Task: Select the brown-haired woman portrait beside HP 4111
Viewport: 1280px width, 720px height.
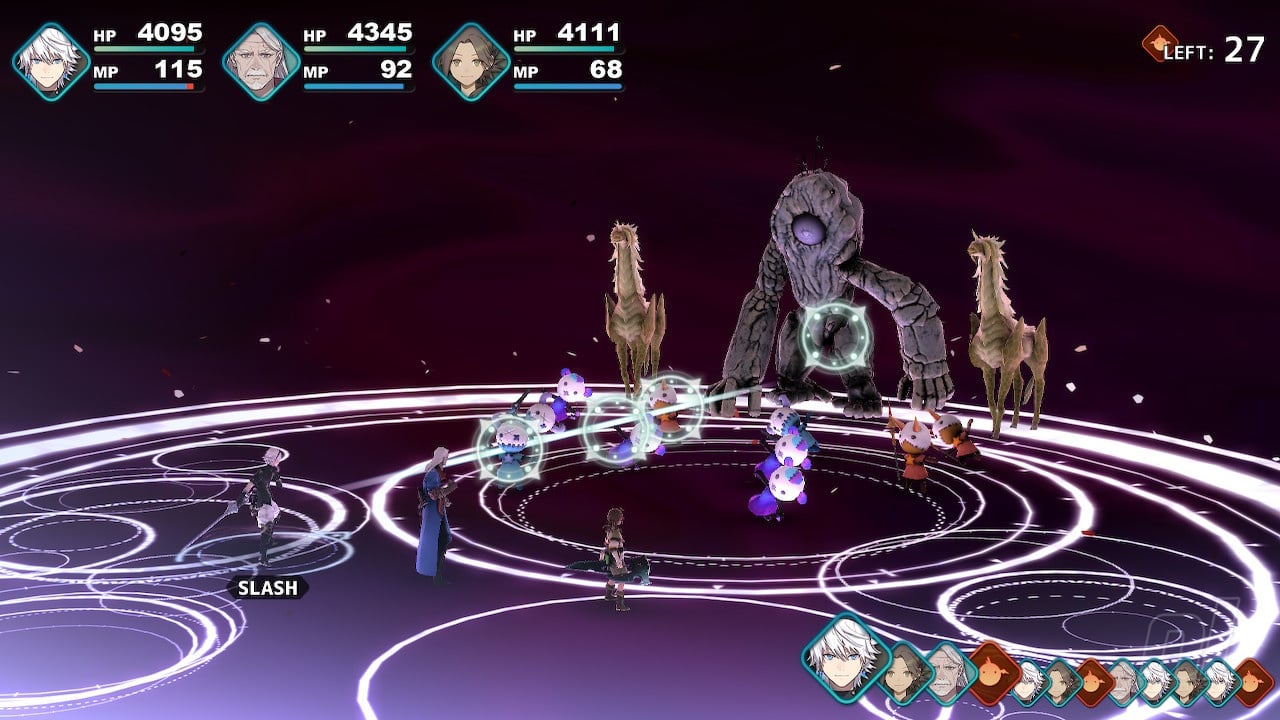Action: pos(471,62)
